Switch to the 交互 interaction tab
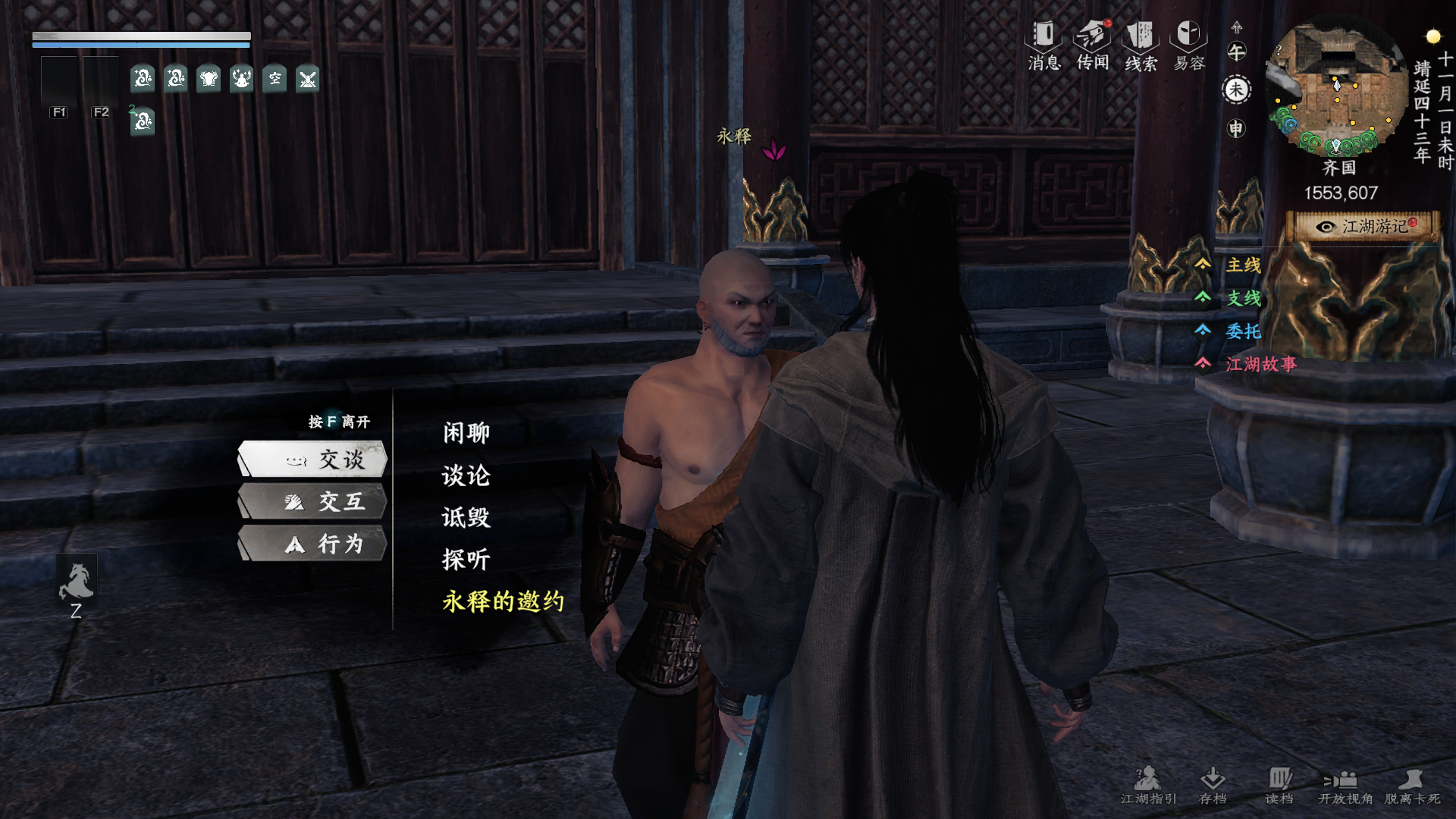 click(x=313, y=502)
